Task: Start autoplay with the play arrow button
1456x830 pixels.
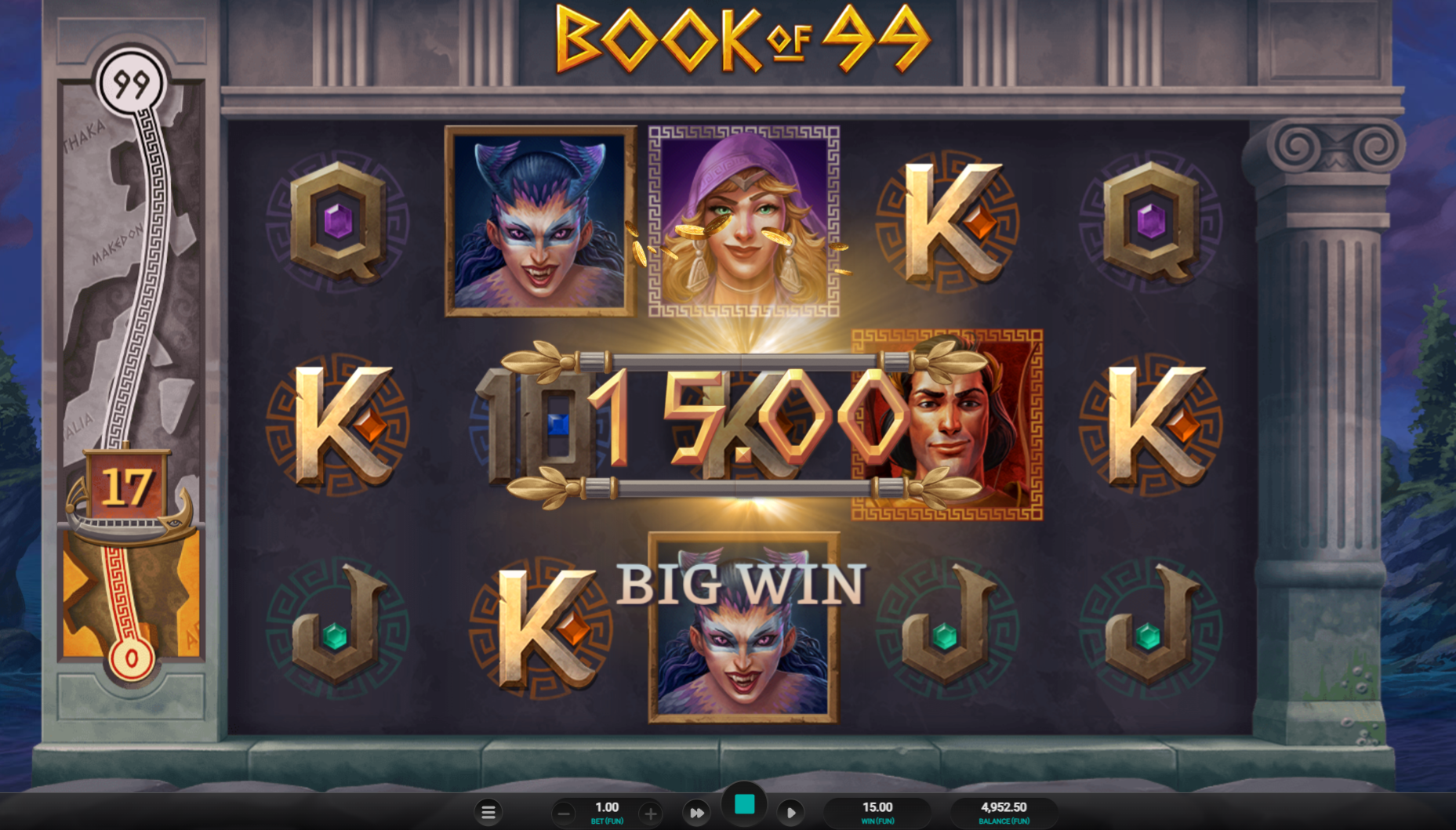Action: (x=790, y=813)
